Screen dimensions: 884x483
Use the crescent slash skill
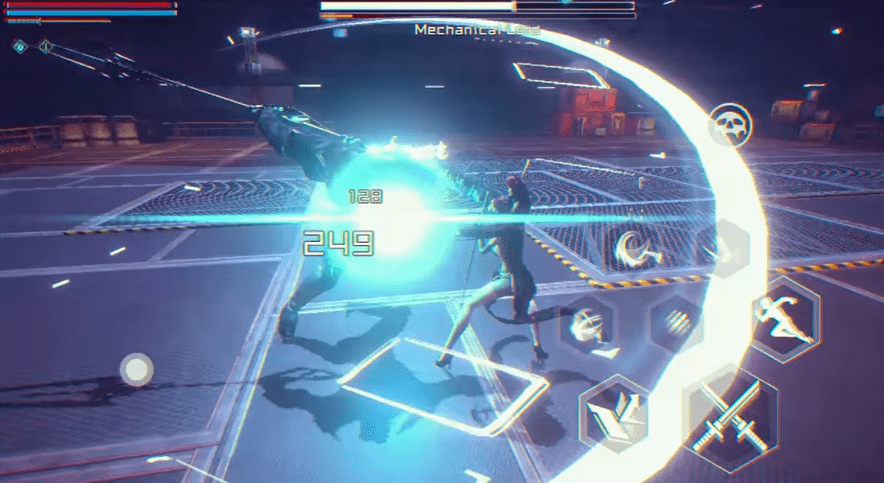[634, 248]
